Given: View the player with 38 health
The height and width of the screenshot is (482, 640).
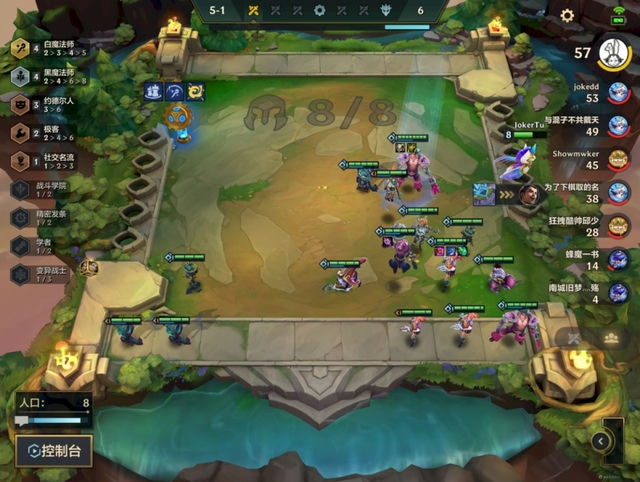Looking at the screenshot, I should pyautogui.click(x=618, y=191).
